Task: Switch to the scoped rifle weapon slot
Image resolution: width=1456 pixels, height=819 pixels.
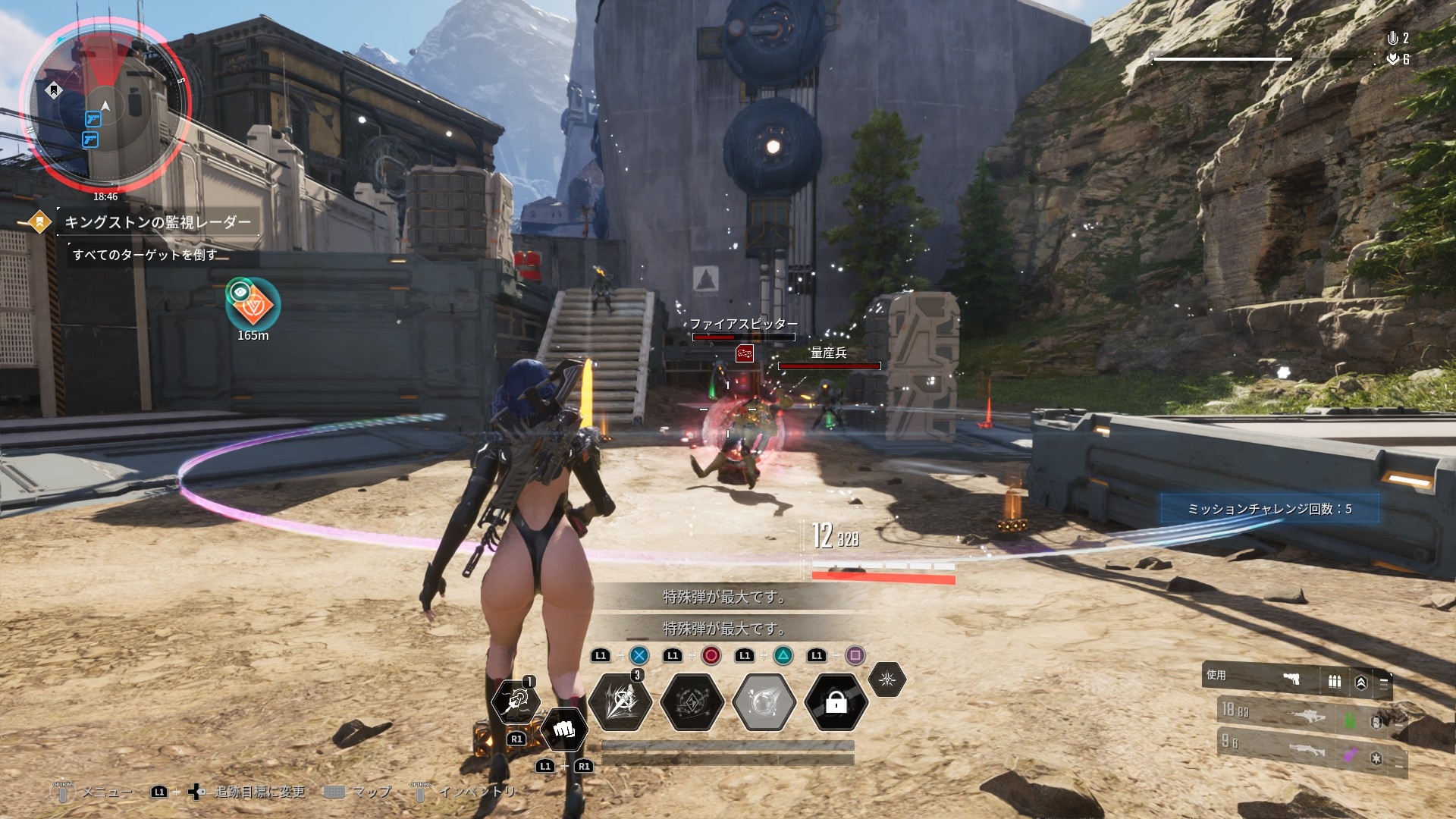Action: 1309,716
